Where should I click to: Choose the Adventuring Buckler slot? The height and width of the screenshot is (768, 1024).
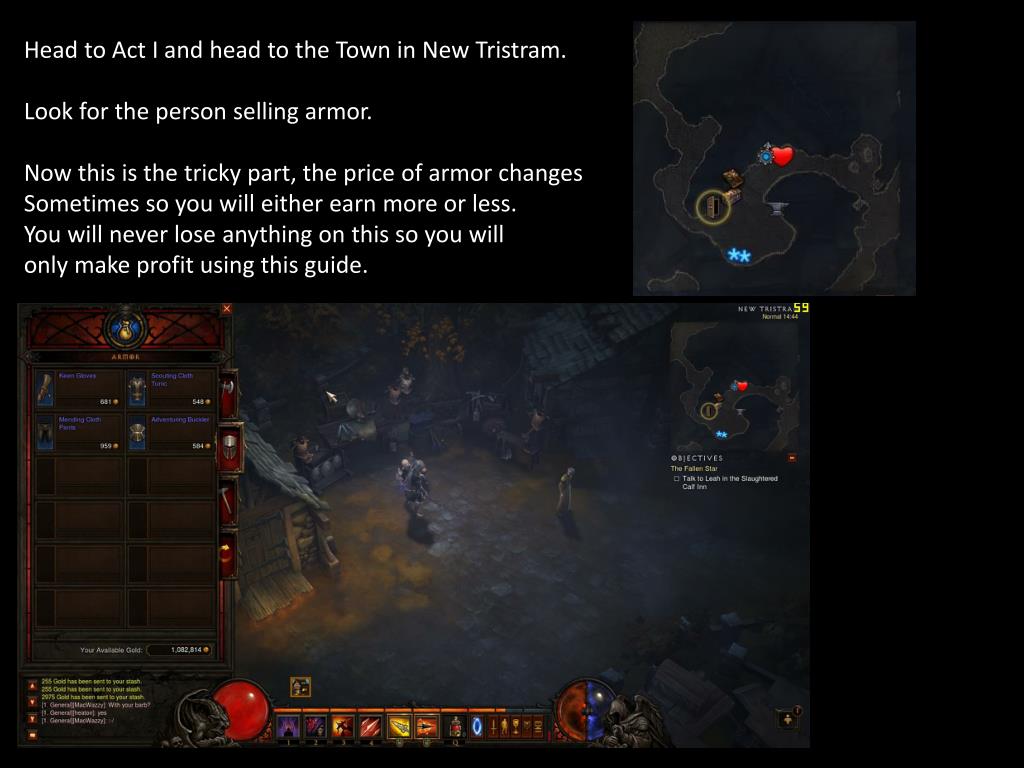coord(170,432)
